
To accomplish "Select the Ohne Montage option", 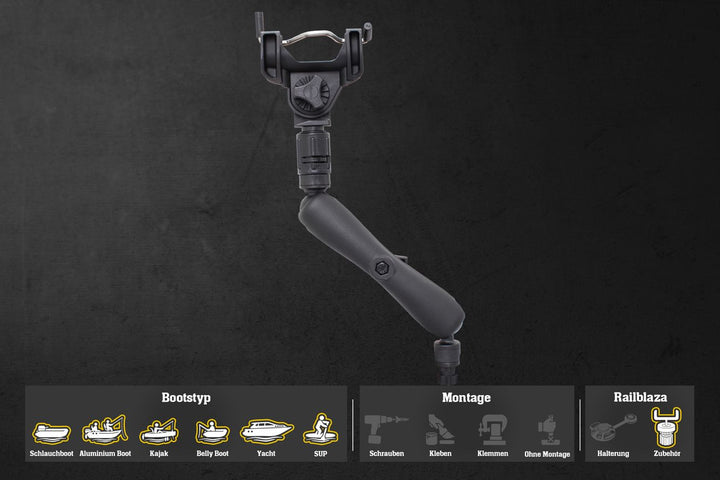I will [547, 431].
